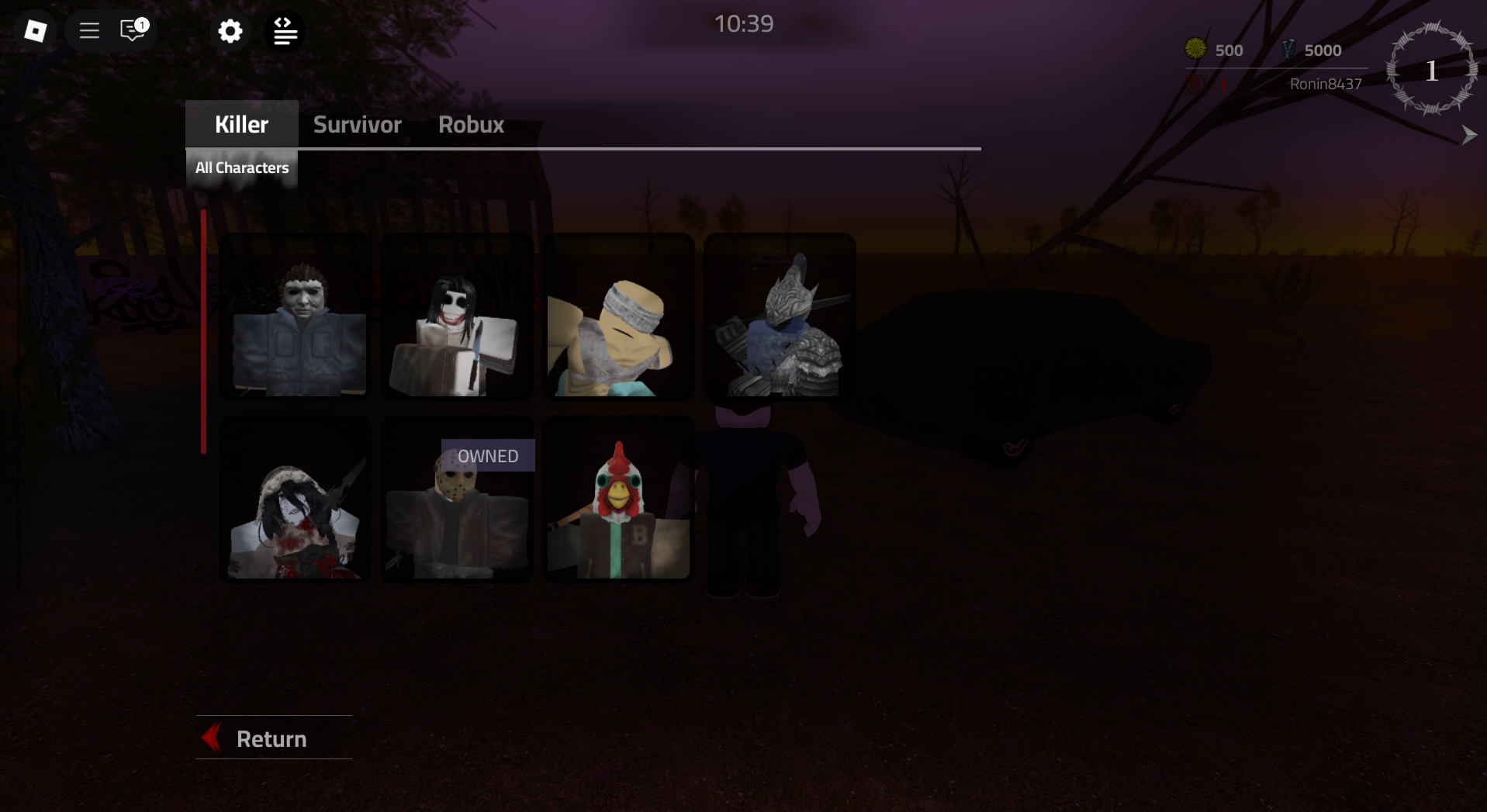Select the rooster-headed killer character

point(617,499)
